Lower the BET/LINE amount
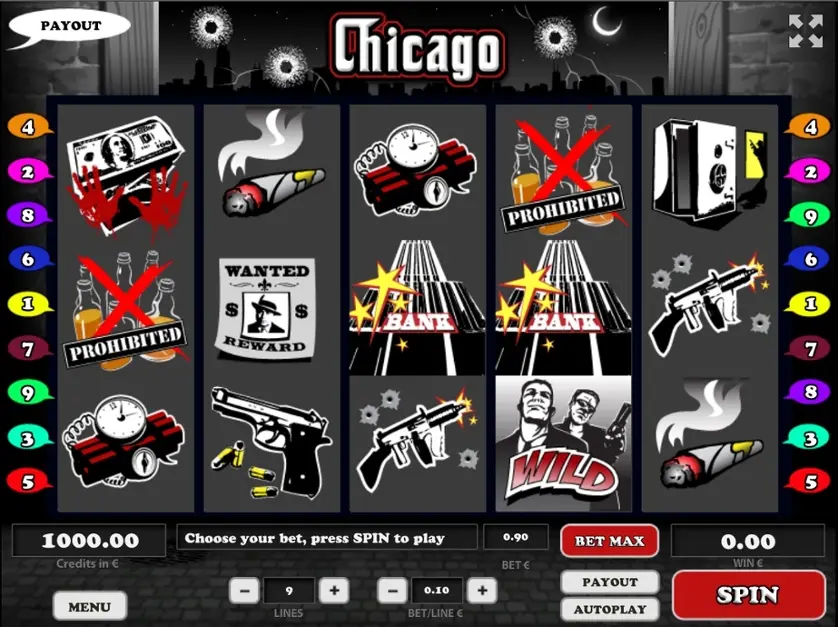The width and height of the screenshot is (838, 627). [x=394, y=591]
